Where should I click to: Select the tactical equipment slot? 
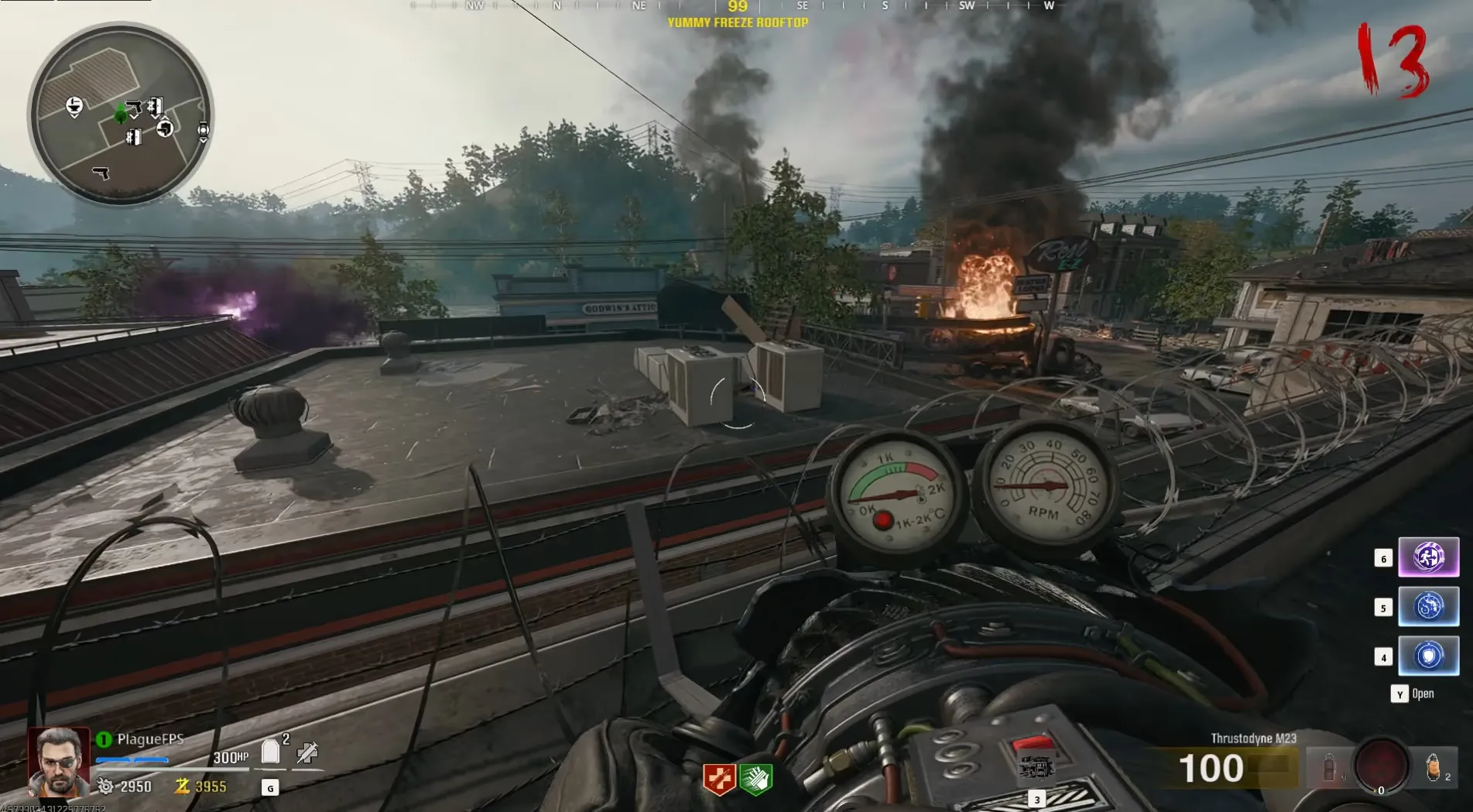pos(1329,767)
